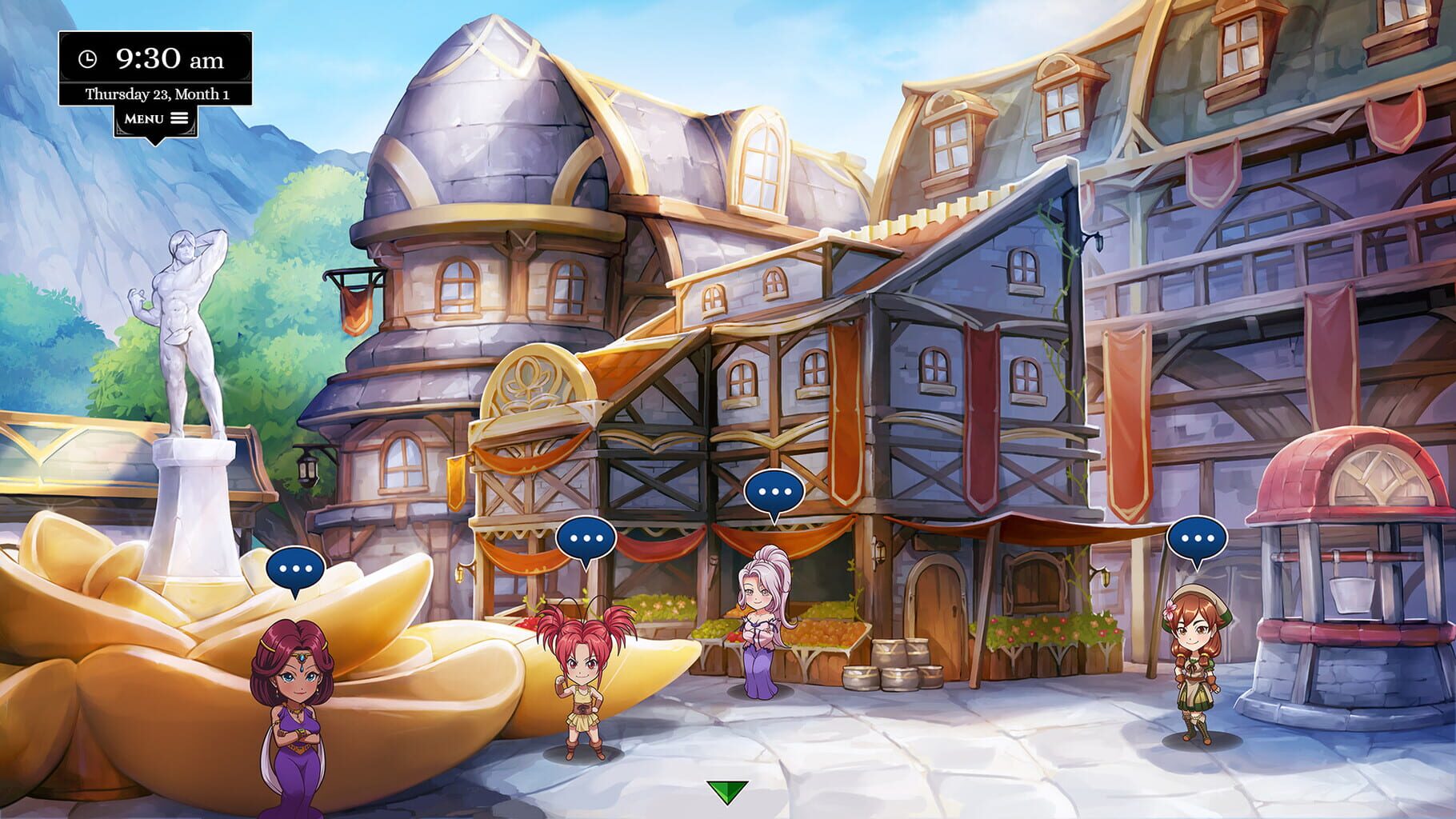Open the hamburger icon beside Menu
Viewport: 1456px width, 819px height.
click(181, 117)
